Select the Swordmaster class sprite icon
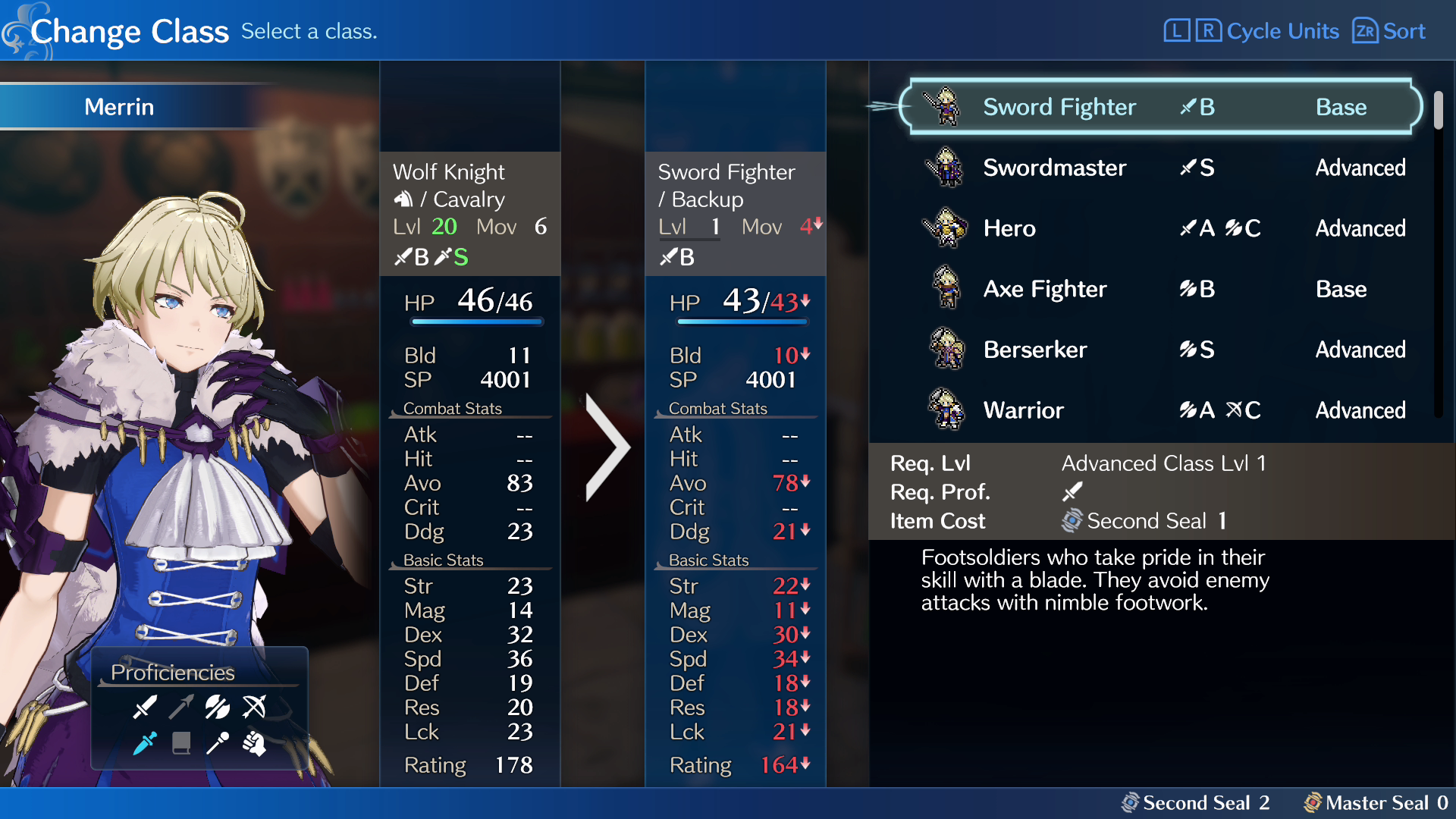This screenshot has height=819, width=1456. 946,168
